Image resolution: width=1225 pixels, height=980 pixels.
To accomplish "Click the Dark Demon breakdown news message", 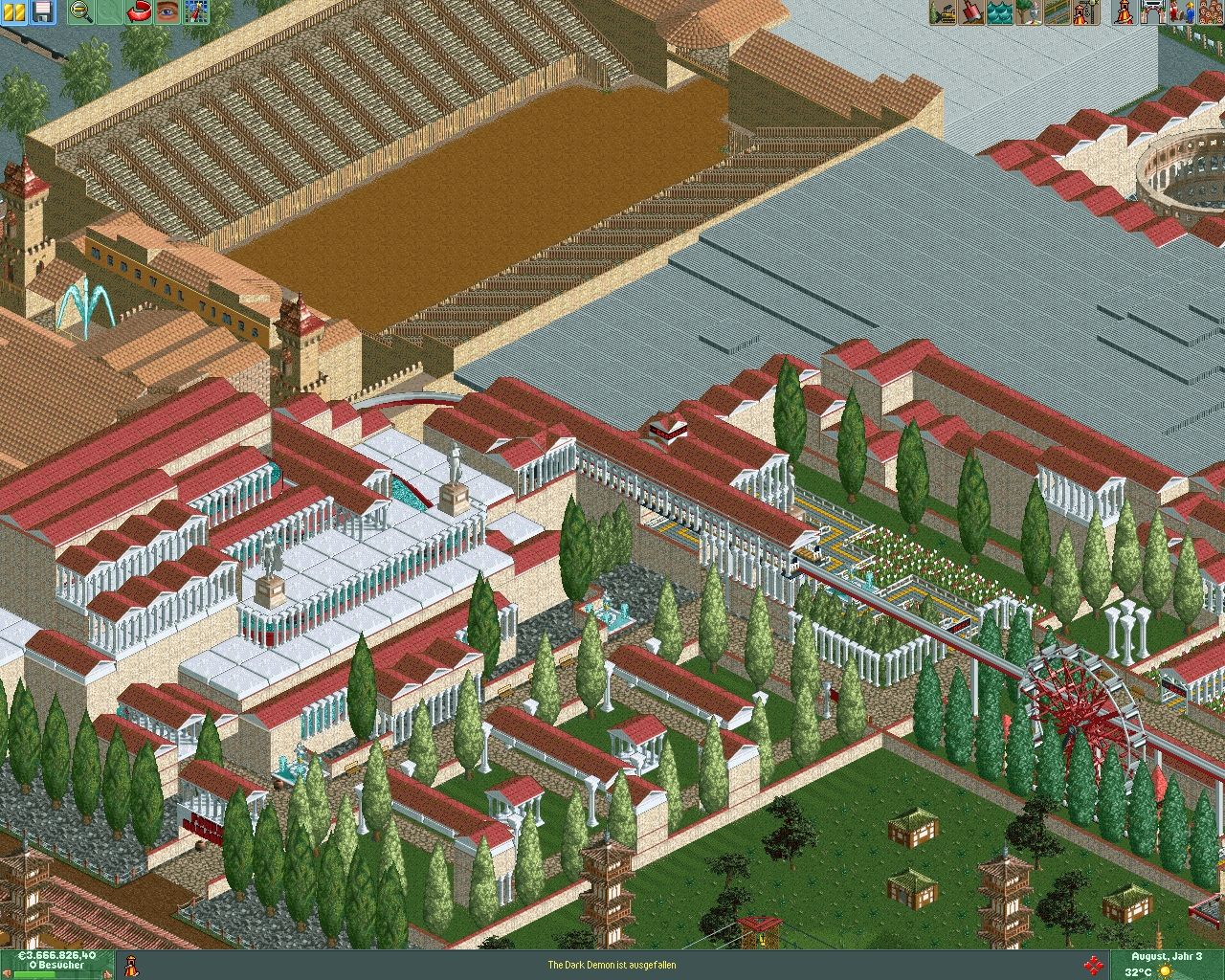I will (x=612, y=965).
